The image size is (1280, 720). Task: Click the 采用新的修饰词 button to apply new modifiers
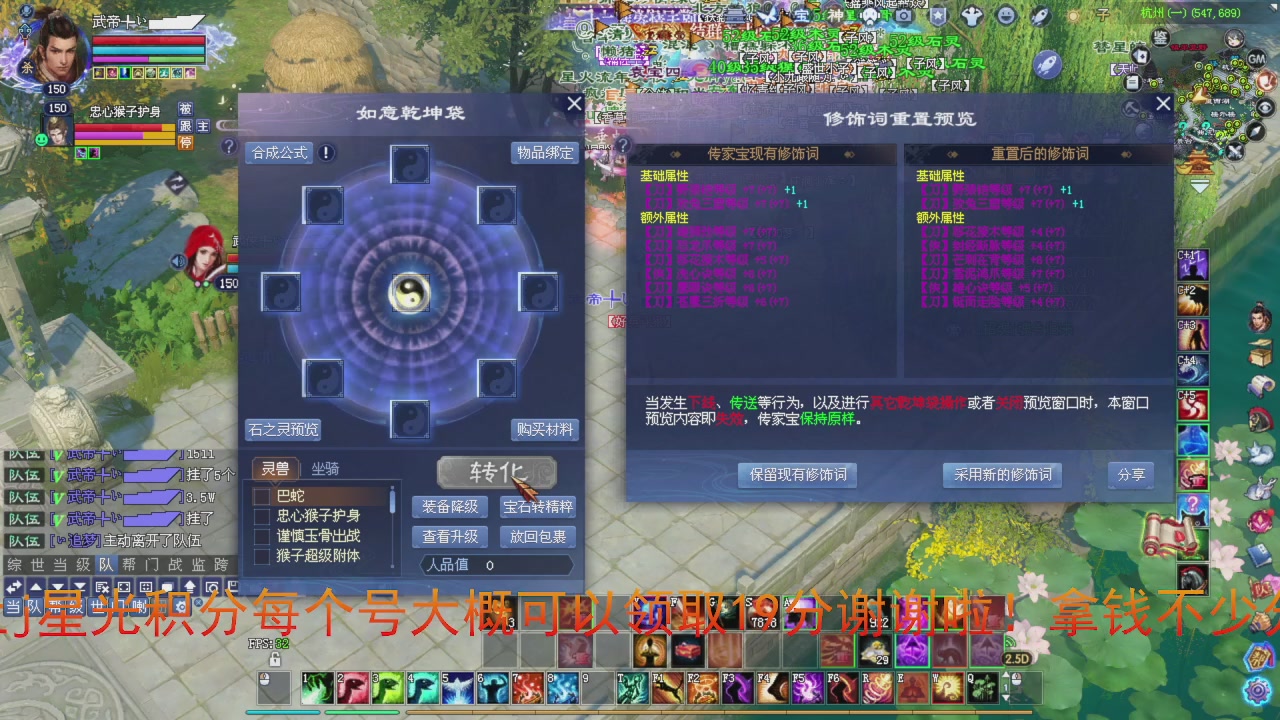(x=1001, y=475)
